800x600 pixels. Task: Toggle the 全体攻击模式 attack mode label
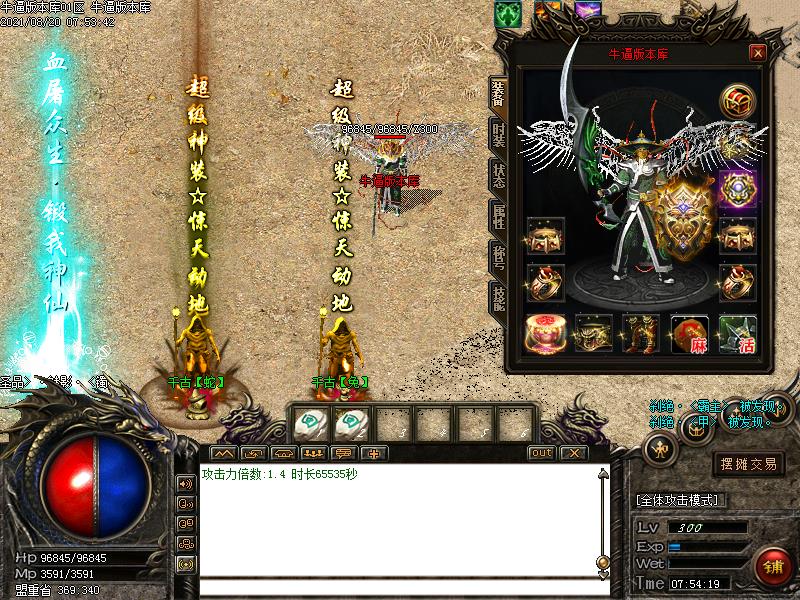tap(681, 500)
